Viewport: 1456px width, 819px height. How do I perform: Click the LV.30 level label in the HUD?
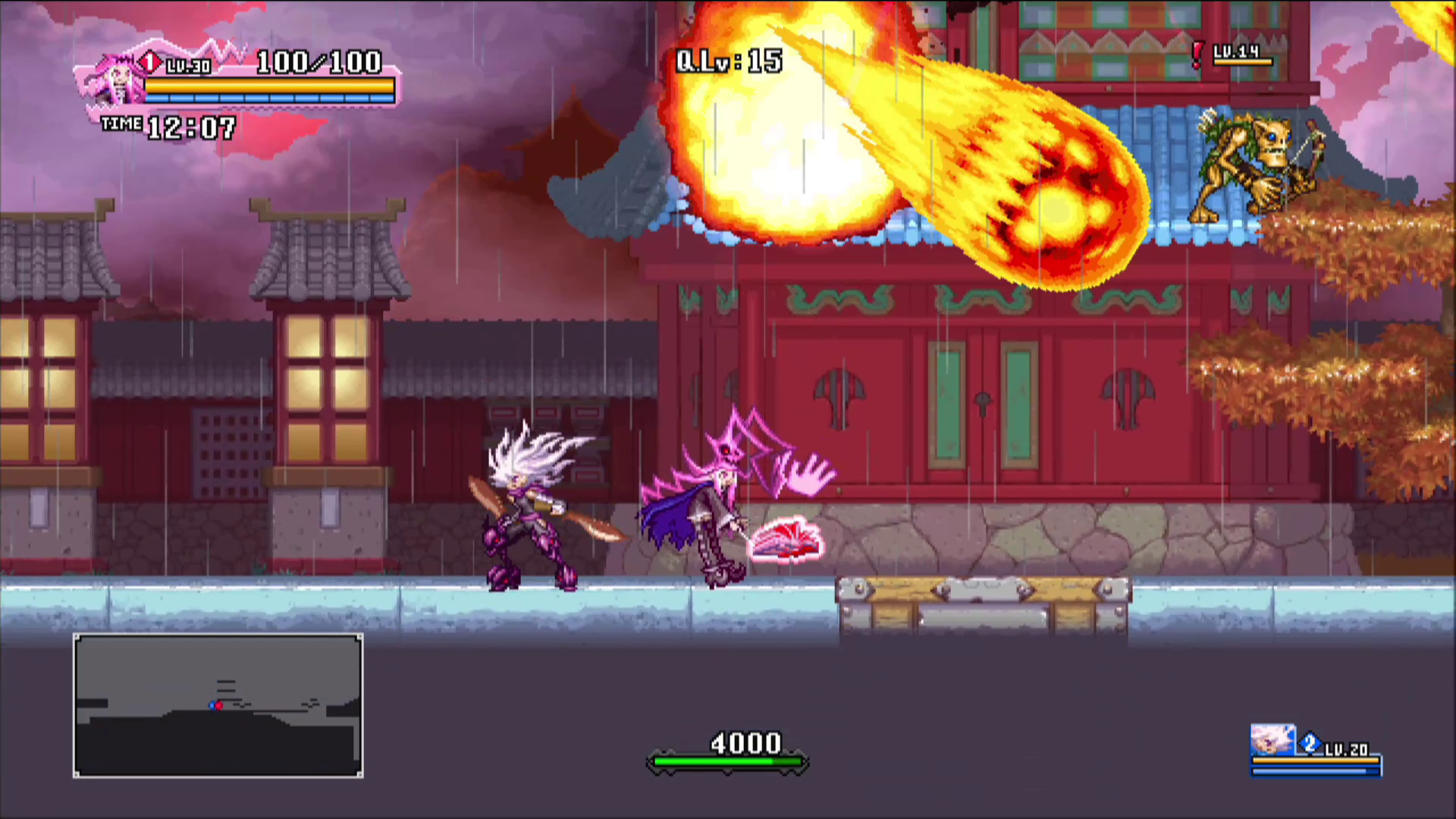click(x=187, y=67)
